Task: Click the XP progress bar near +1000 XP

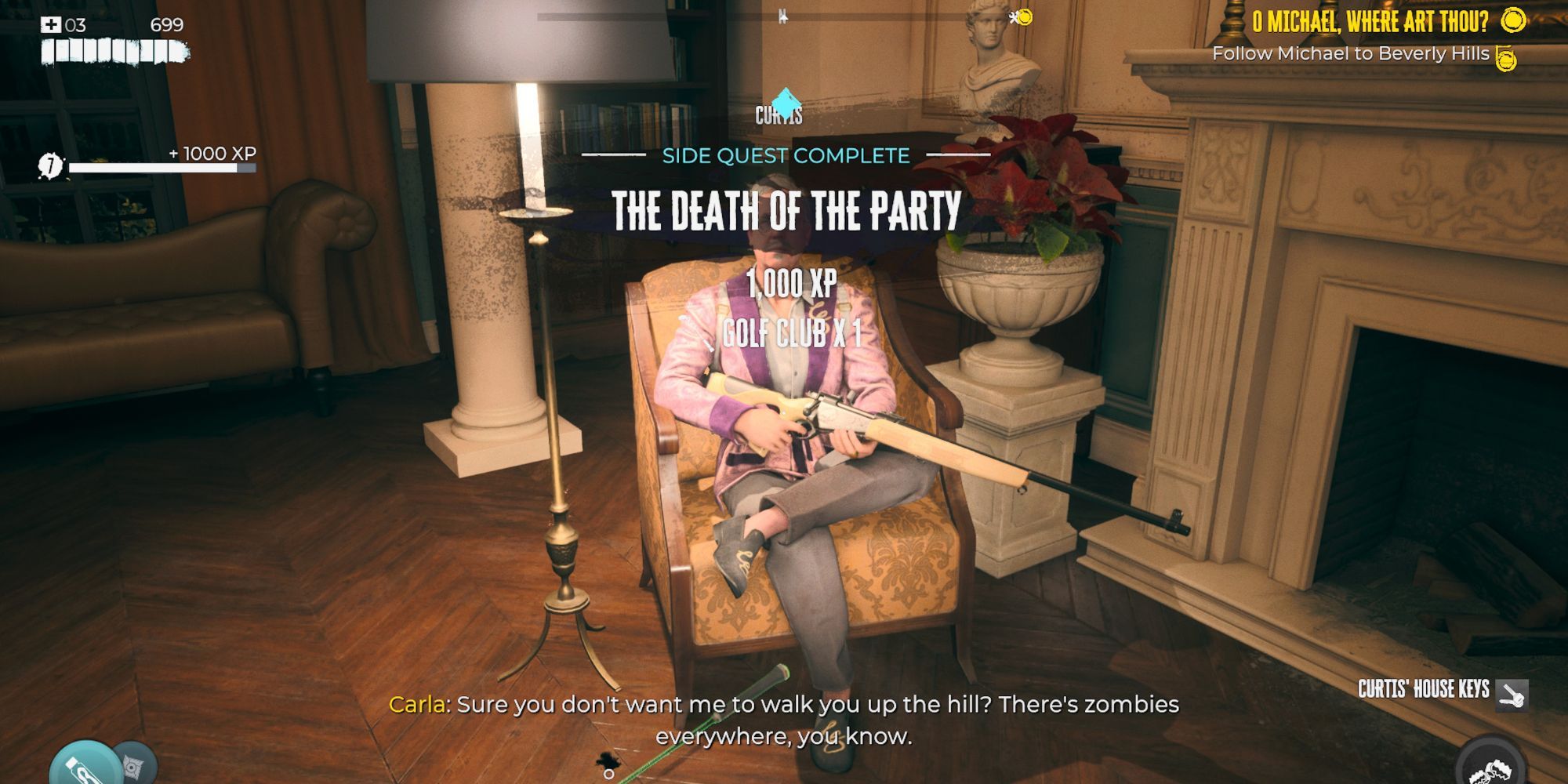Action: coord(163,166)
